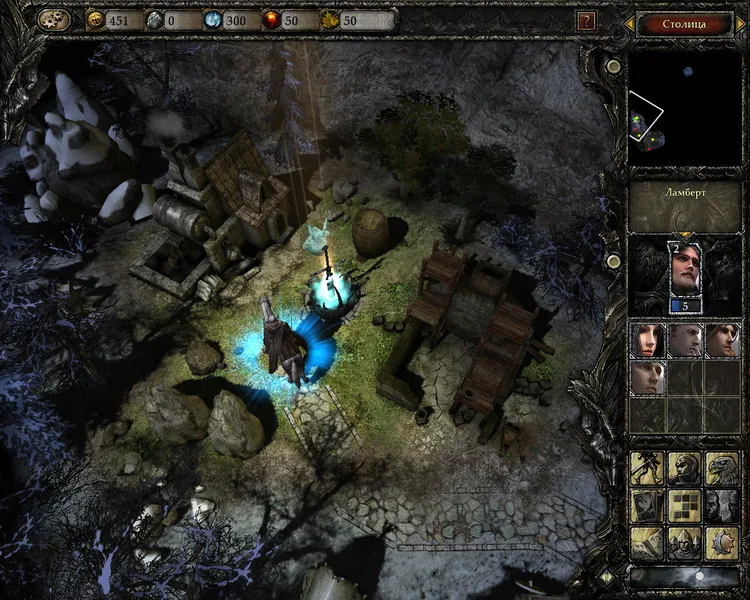Select the second-row party unit portrait

(646, 377)
